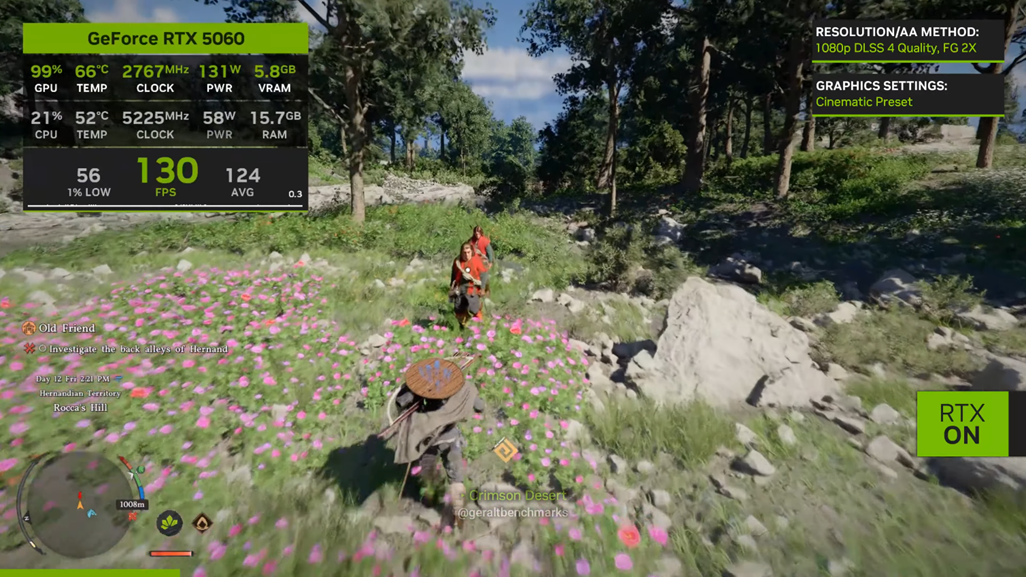Click the RTX ON badge

pyautogui.click(x=962, y=424)
